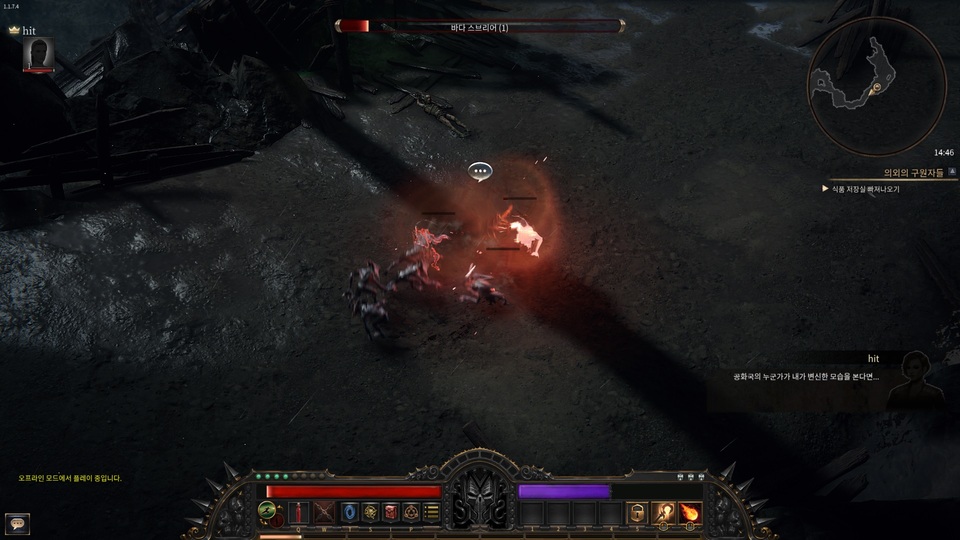This screenshot has height=540, width=960.
Task: Activate the glowing staff strike skill
Action: click(x=664, y=513)
